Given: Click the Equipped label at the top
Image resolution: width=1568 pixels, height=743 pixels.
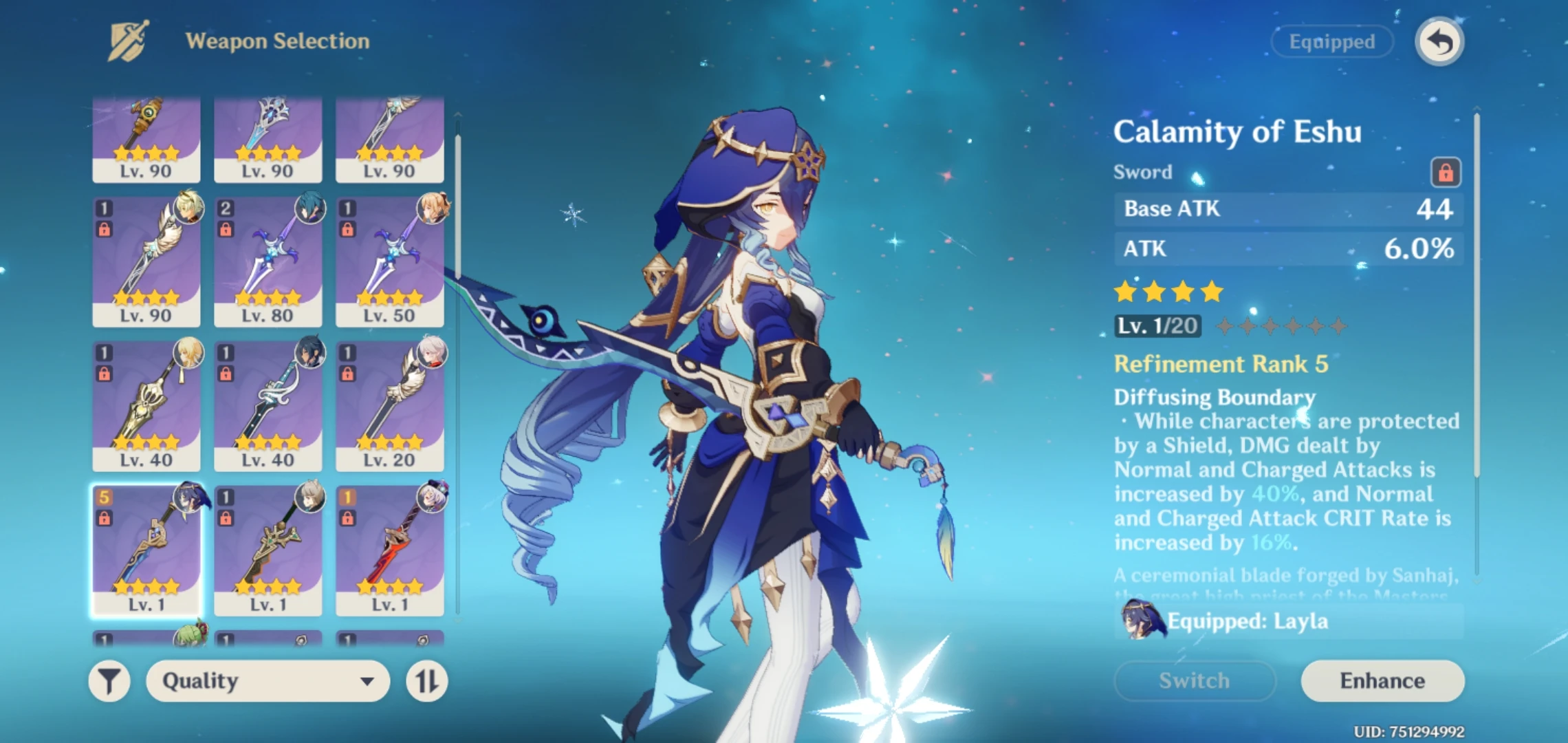Looking at the screenshot, I should tap(1331, 41).
